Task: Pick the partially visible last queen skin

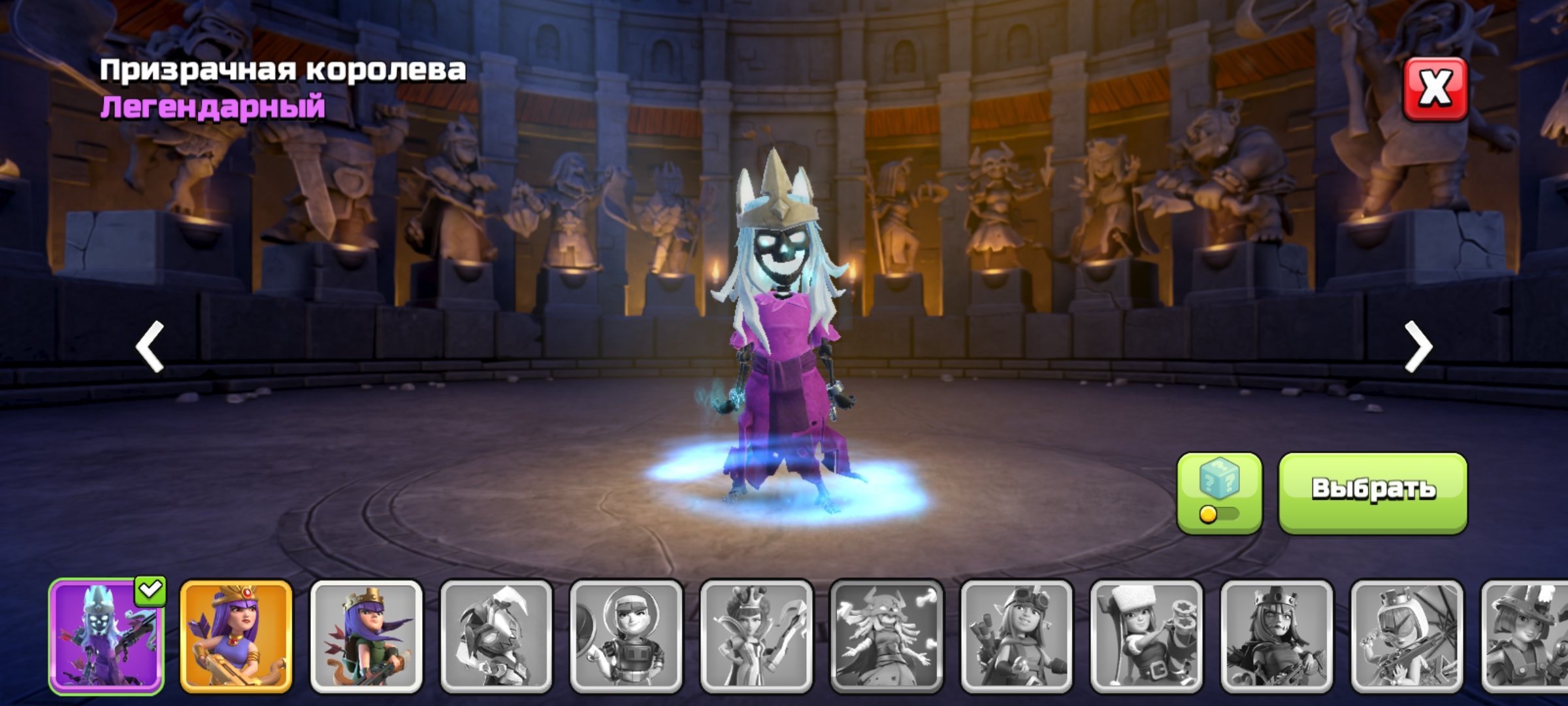Action: [x=1526, y=637]
